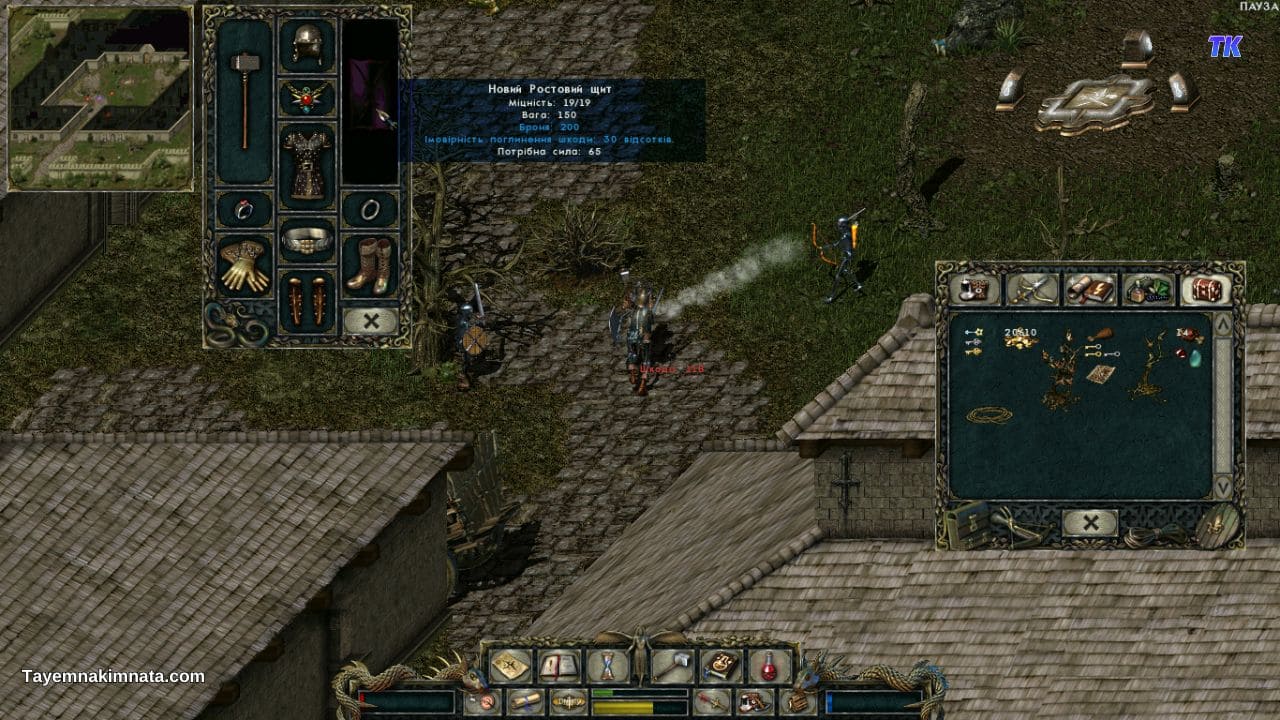
Task: Open the rolled scroll icon on the toolbar
Action: pyautogui.click(x=525, y=700)
